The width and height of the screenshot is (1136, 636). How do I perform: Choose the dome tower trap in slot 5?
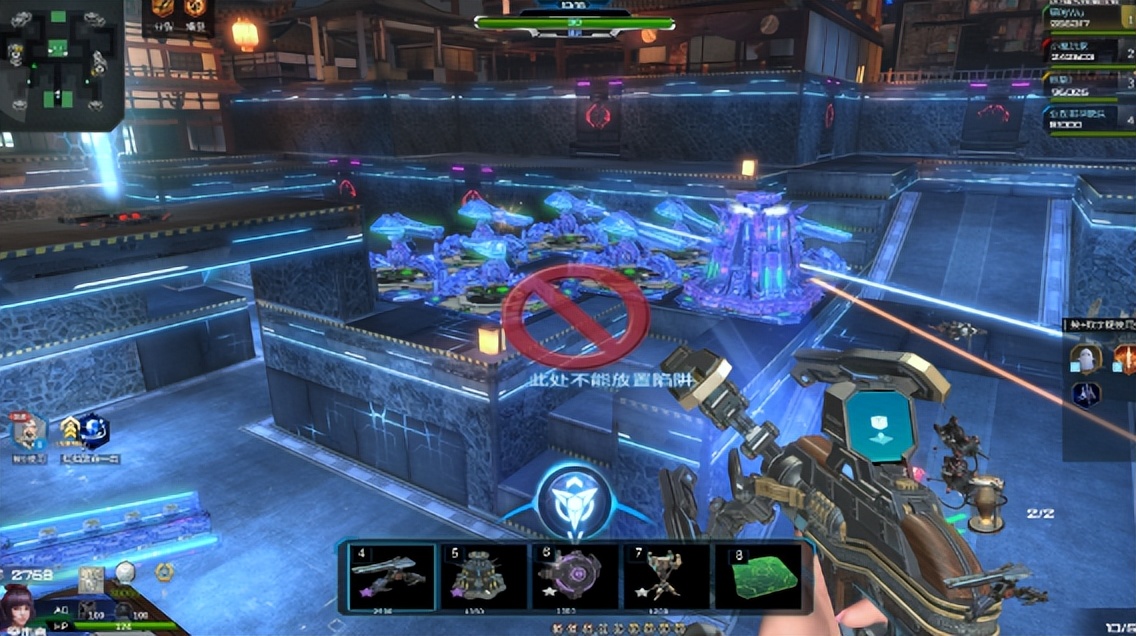[x=483, y=577]
